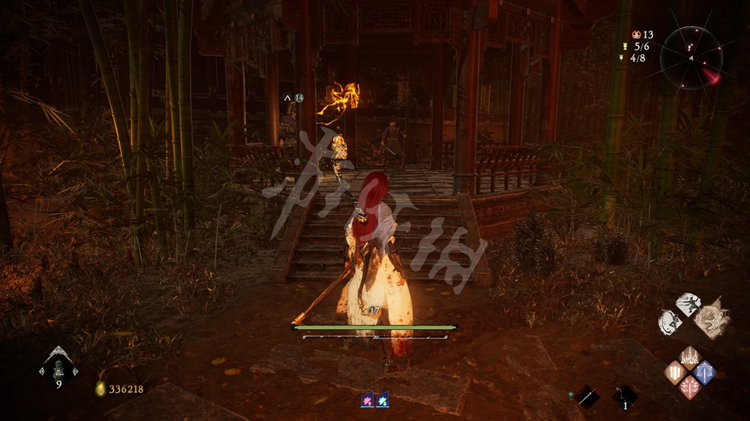Trigger the top orange spikes spell diamond
The height and width of the screenshot is (421, 750).
[690, 358]
